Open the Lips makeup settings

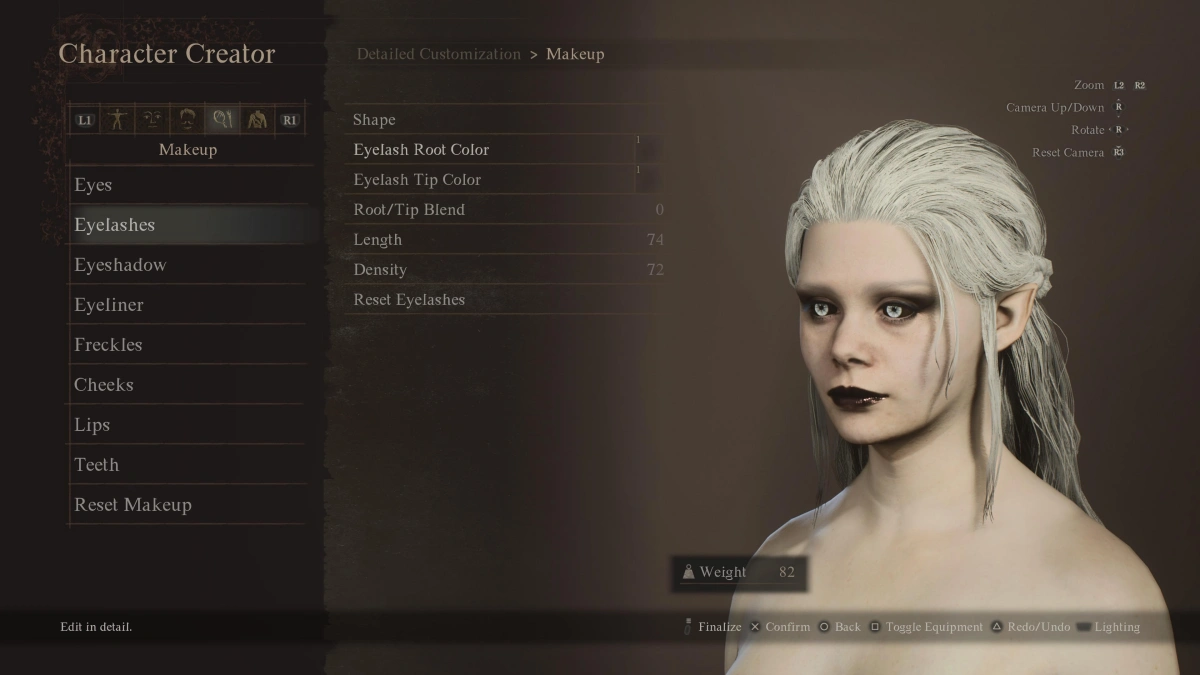pos(92,425)
